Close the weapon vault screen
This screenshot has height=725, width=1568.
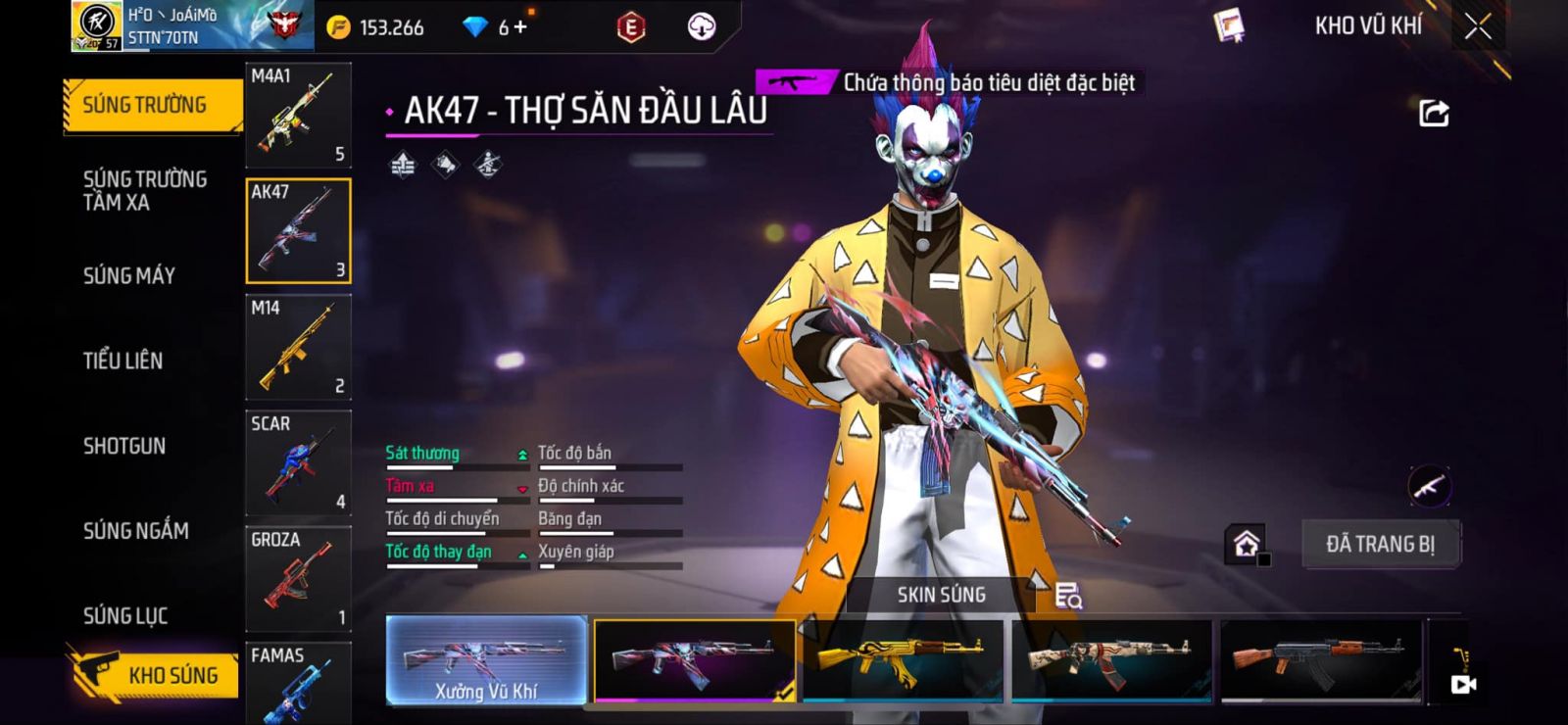[x=1478, y=26]
